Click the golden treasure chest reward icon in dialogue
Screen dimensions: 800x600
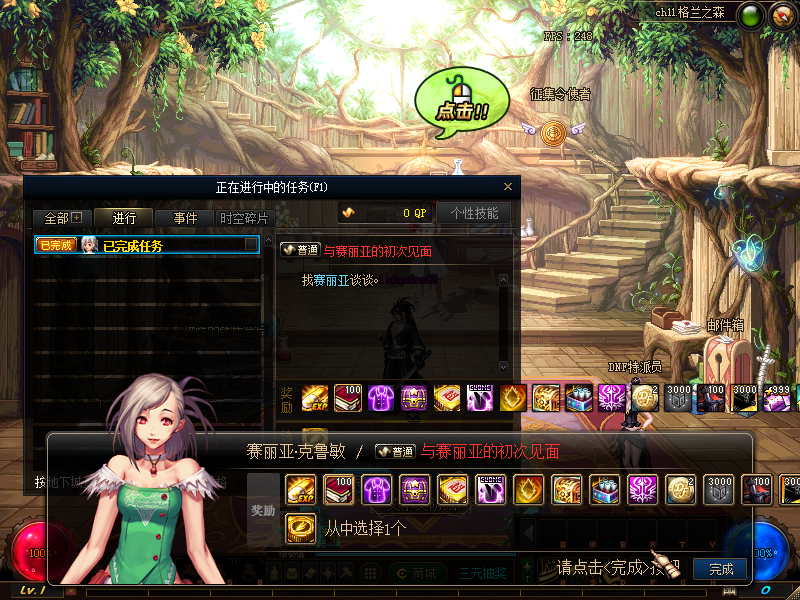pos(566,489)
